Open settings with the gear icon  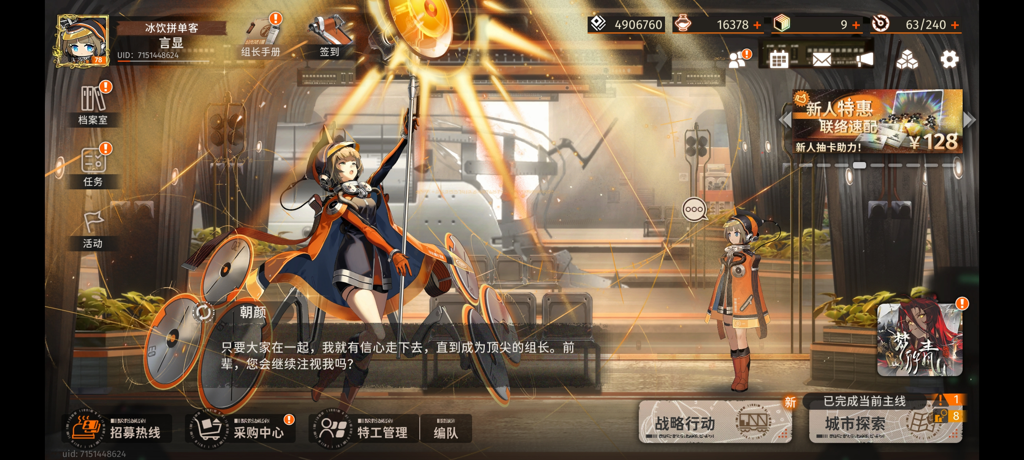[x=949, y=59]
